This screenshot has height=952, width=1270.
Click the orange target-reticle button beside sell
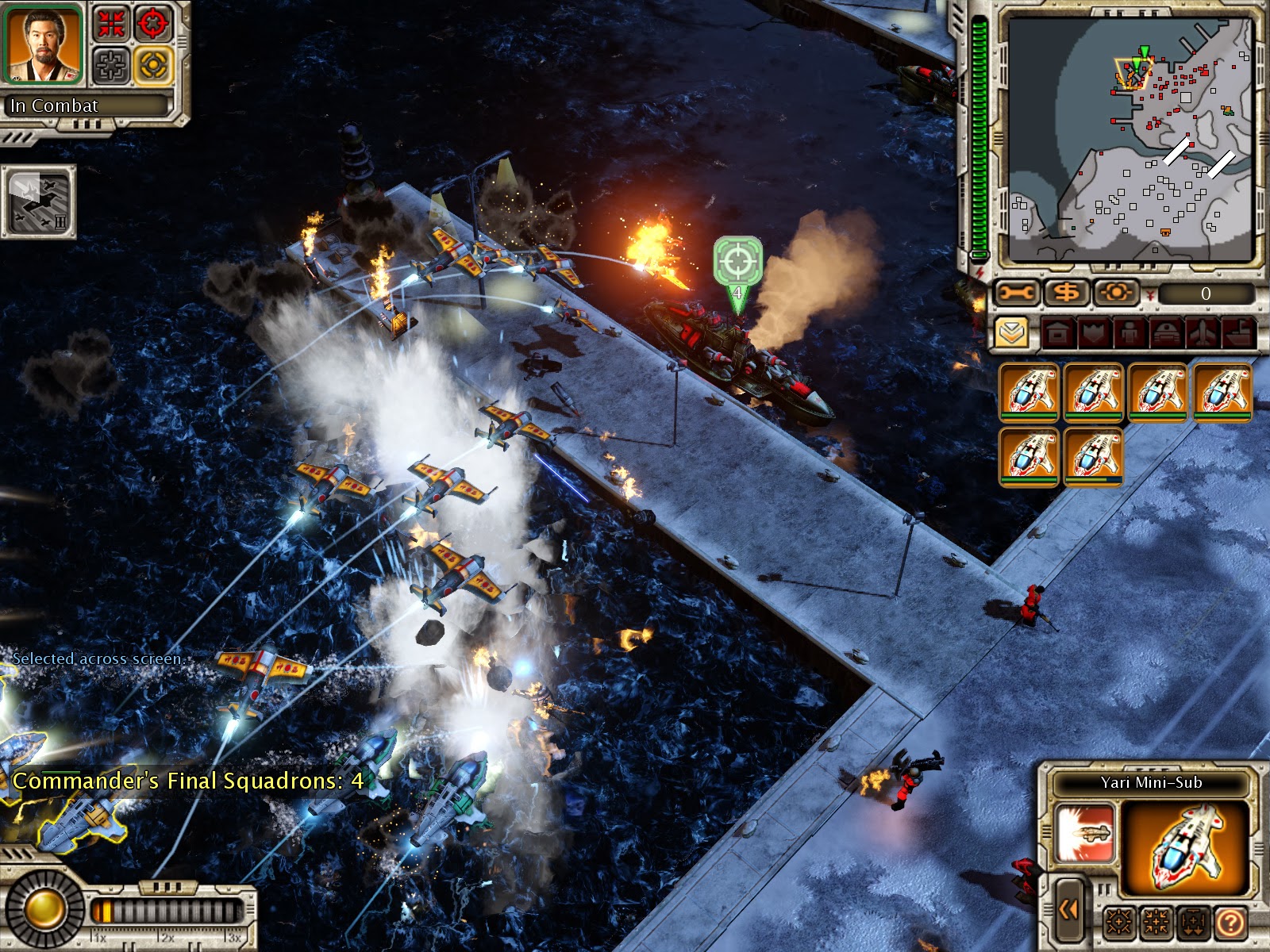[1116, 294]
